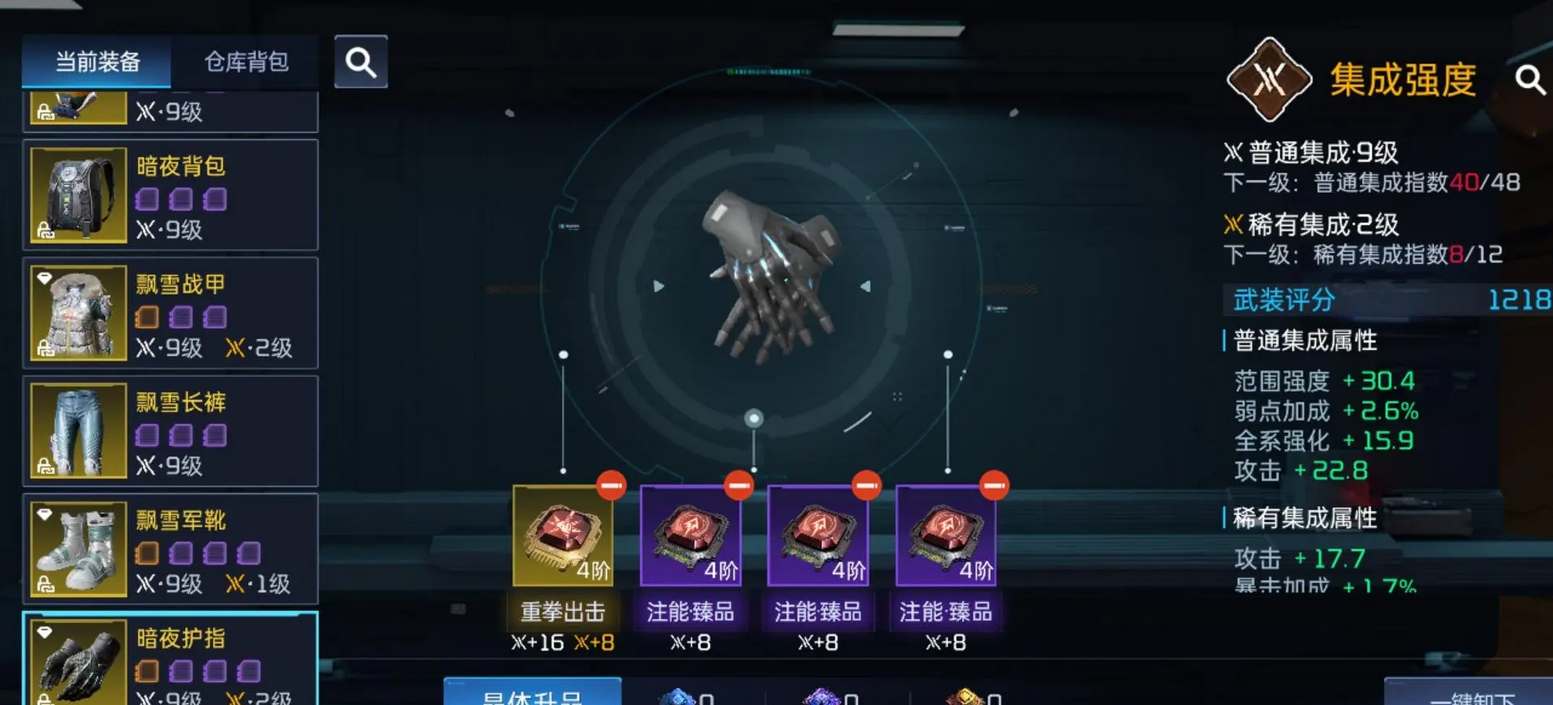Image resolution: width=1553 pixels, height=705 pixels.
Task: Remove the 重拳出击 chip with its minus button
Action: [611, 486]
